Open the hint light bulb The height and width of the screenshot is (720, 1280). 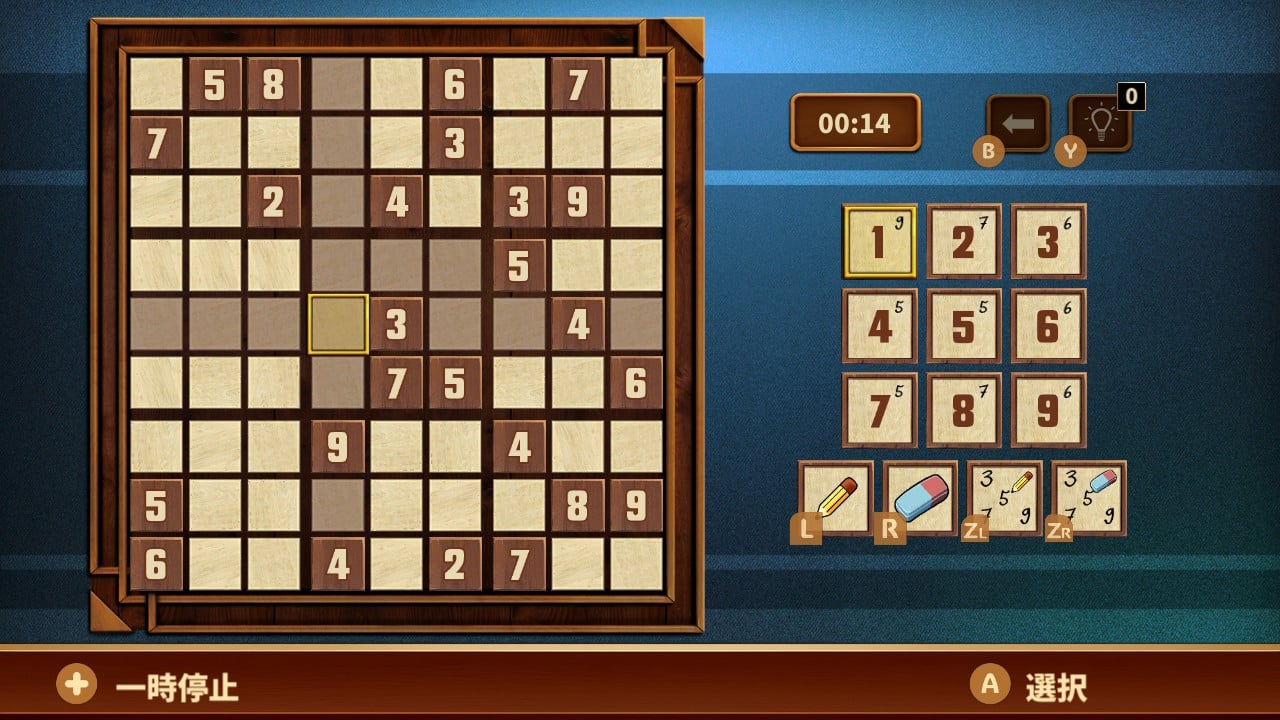(1100, 127)
